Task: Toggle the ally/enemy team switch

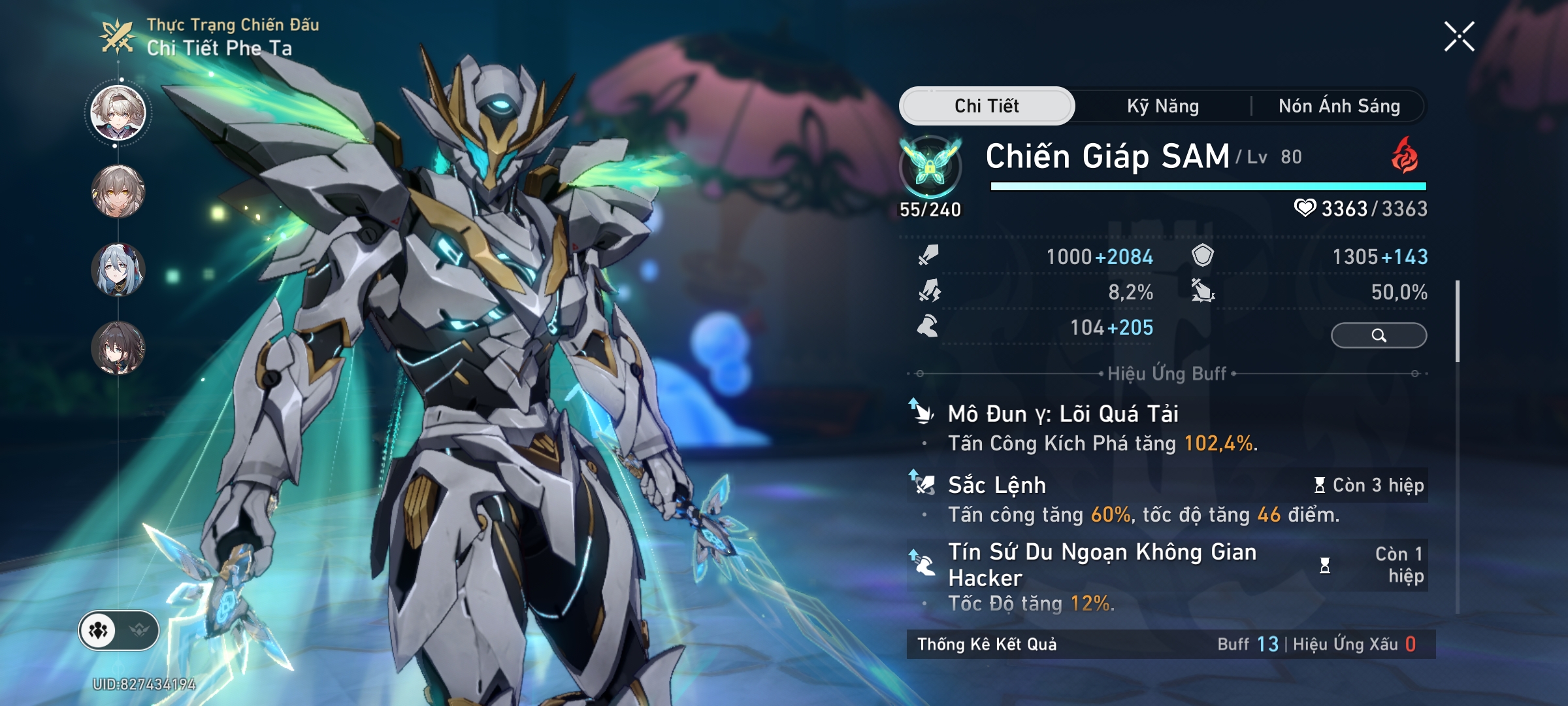Action: pos(119,631)
